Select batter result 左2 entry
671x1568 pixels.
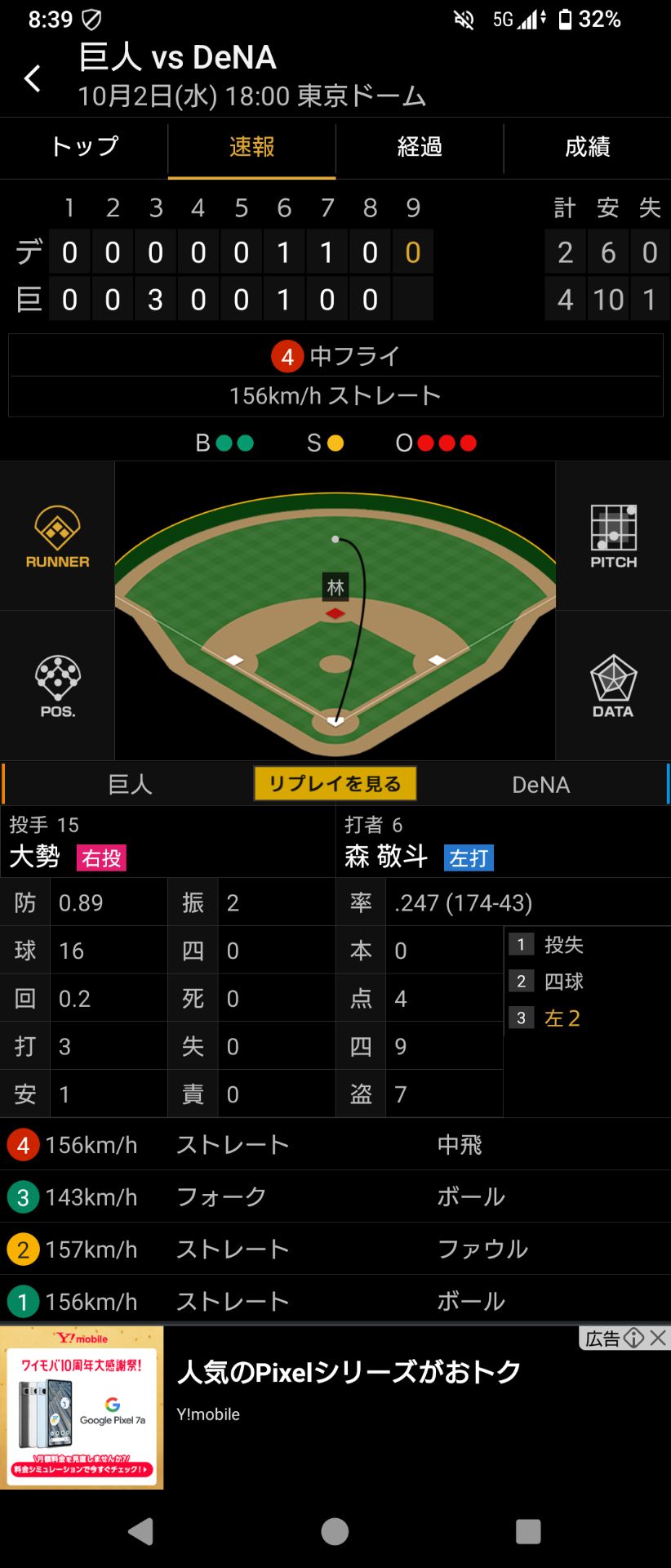[562, 1018]
